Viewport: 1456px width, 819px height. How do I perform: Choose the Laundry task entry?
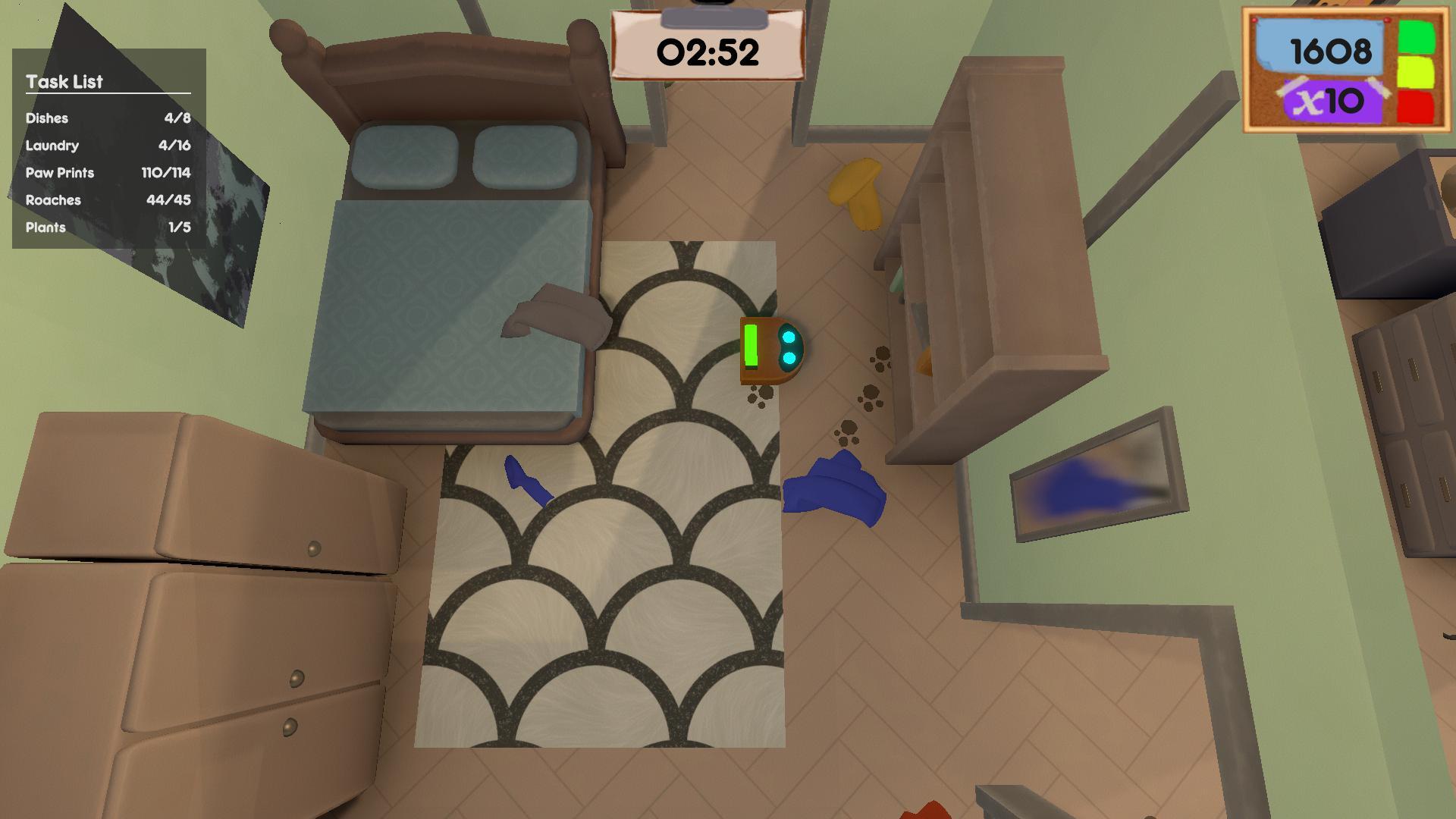(x=108, y=146)
